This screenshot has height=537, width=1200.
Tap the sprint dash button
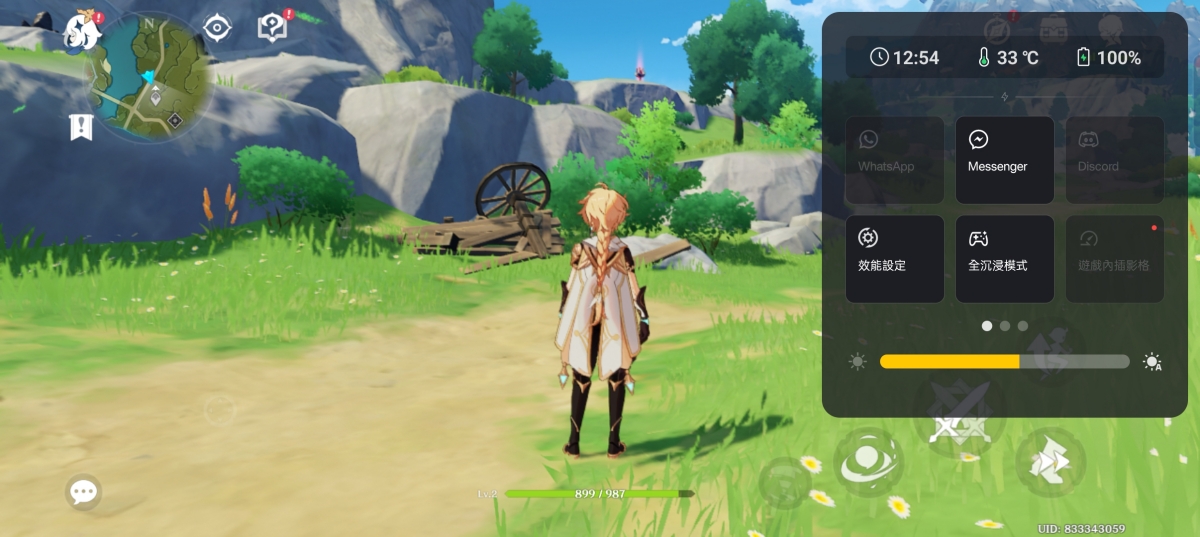1050,463
